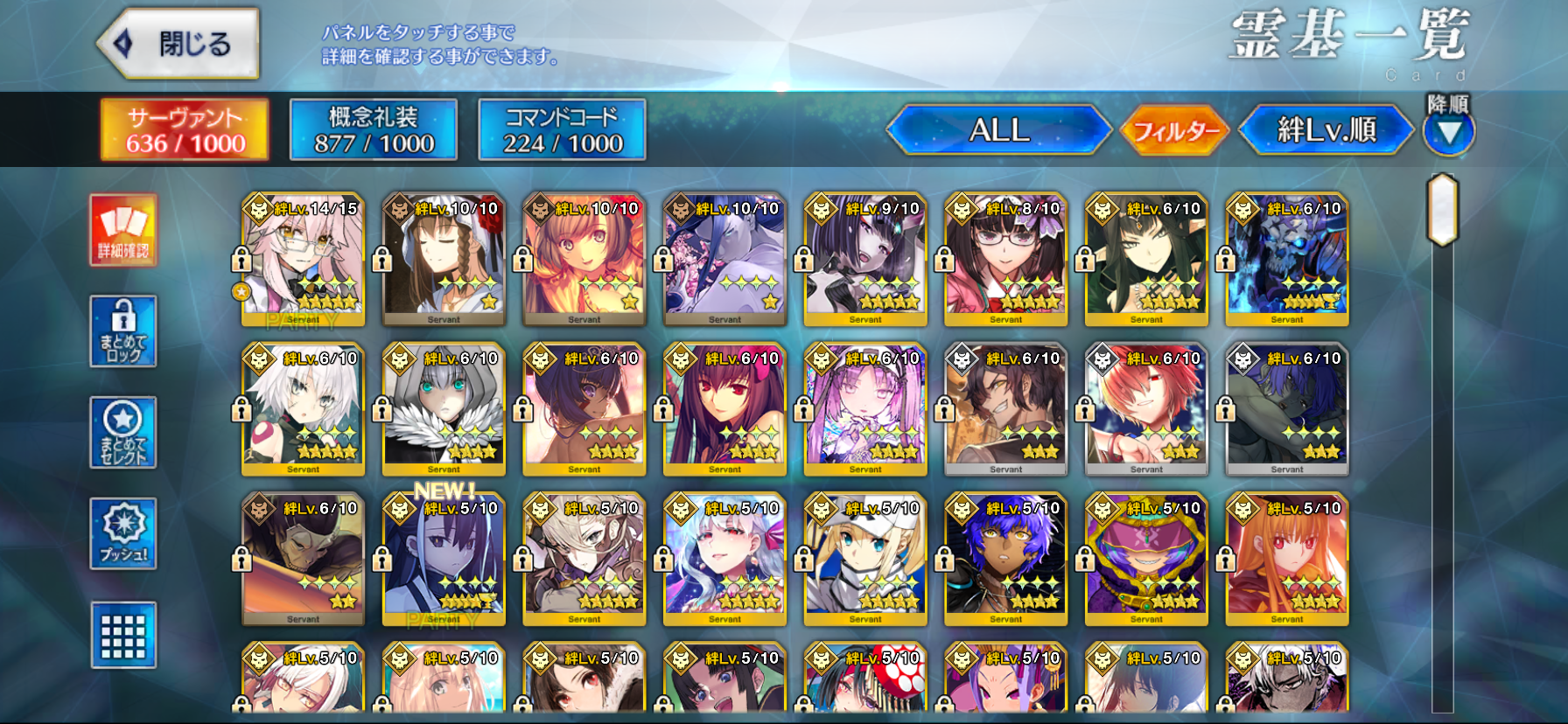Choose the まとめてロック bulk lock button
Viewport: 1568px width, 724px height.
(x=123, y=331)
